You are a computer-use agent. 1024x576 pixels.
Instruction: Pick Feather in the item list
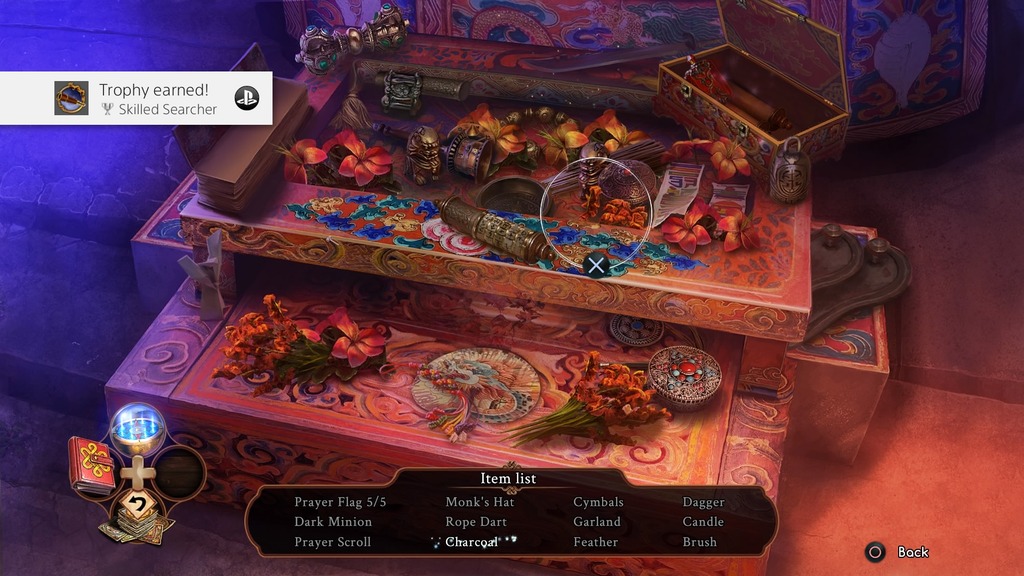[x=595, y=542]
